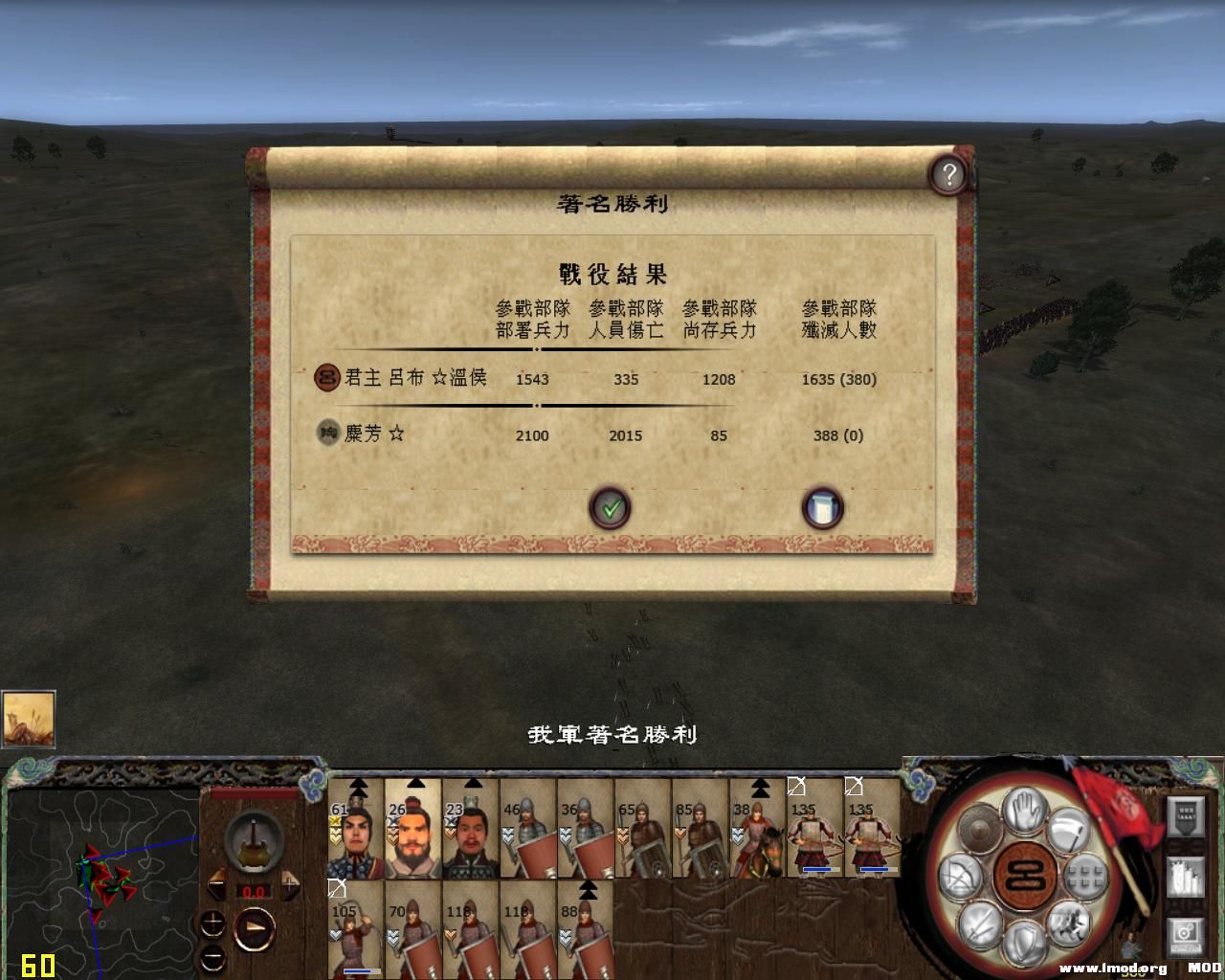Screen dimensions: 1225x980
Task: Confirm victory with the green check button
Action: click(611, 508)
